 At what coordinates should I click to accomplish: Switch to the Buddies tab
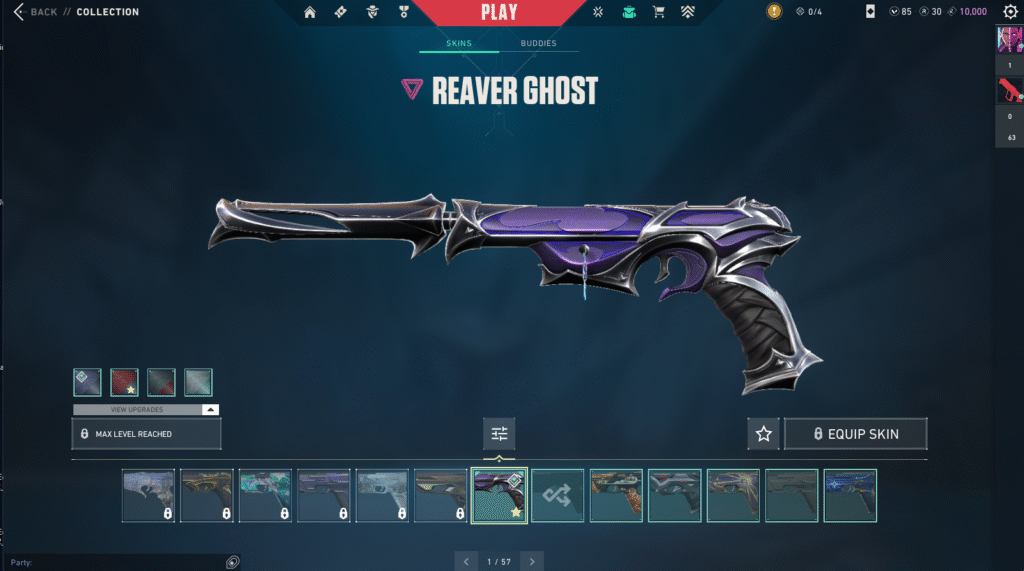(539, 44)
